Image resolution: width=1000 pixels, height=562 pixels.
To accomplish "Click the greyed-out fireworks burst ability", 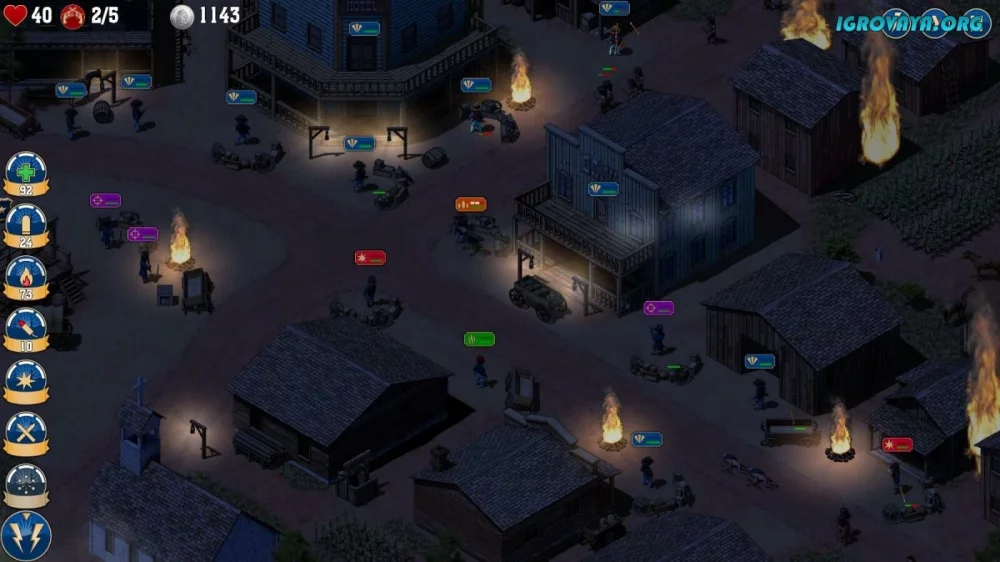I will click(26, 483).
